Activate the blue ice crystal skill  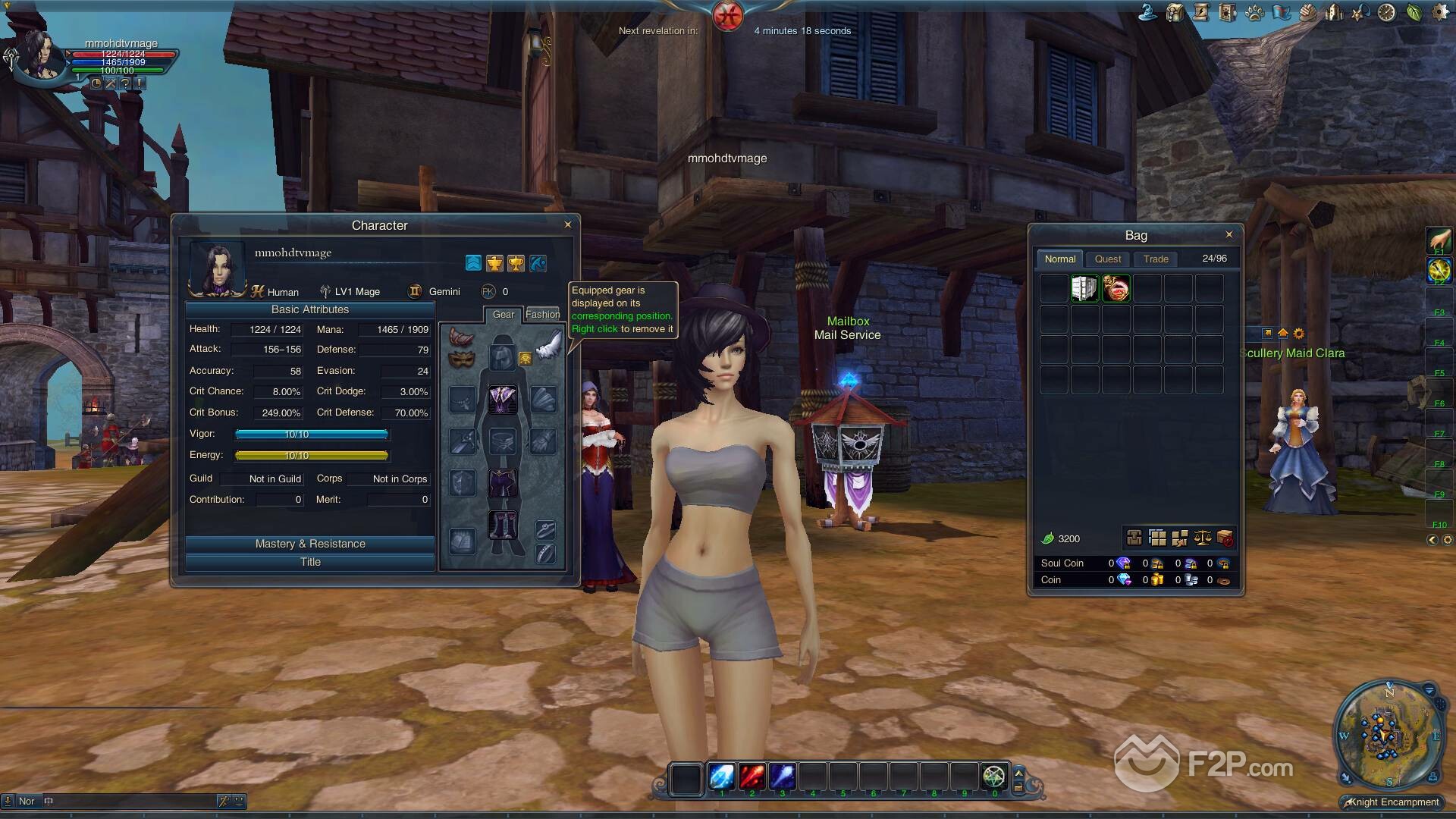point(721,777)
